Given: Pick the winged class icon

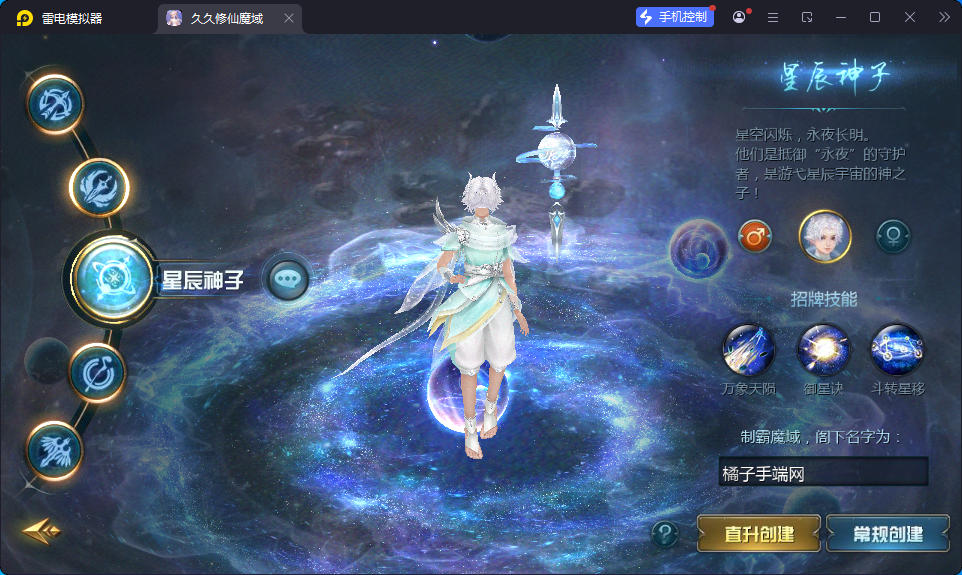Looking at the screenshot, I should 53,448.
